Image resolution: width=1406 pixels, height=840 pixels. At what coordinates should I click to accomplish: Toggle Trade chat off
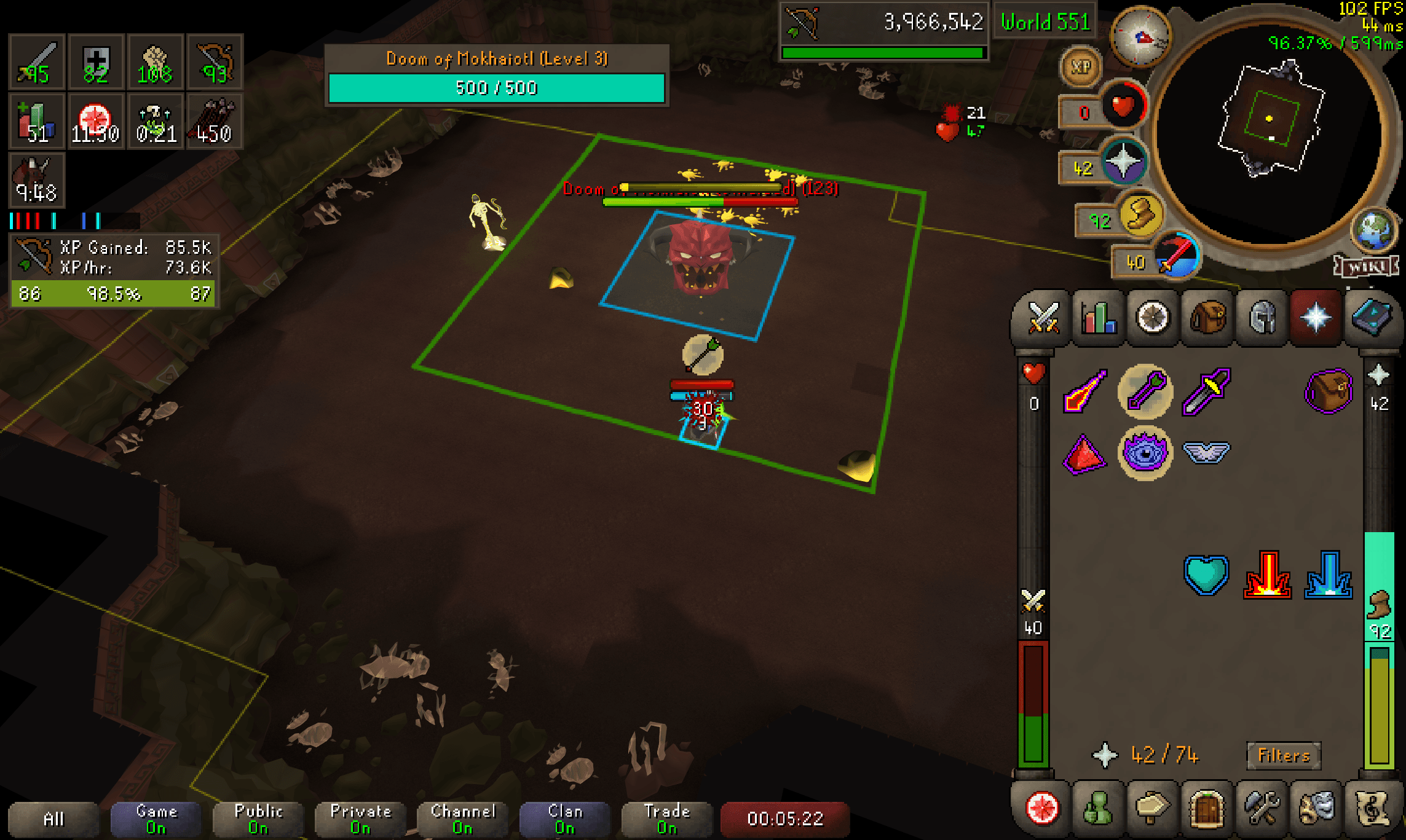coord(666,818)
